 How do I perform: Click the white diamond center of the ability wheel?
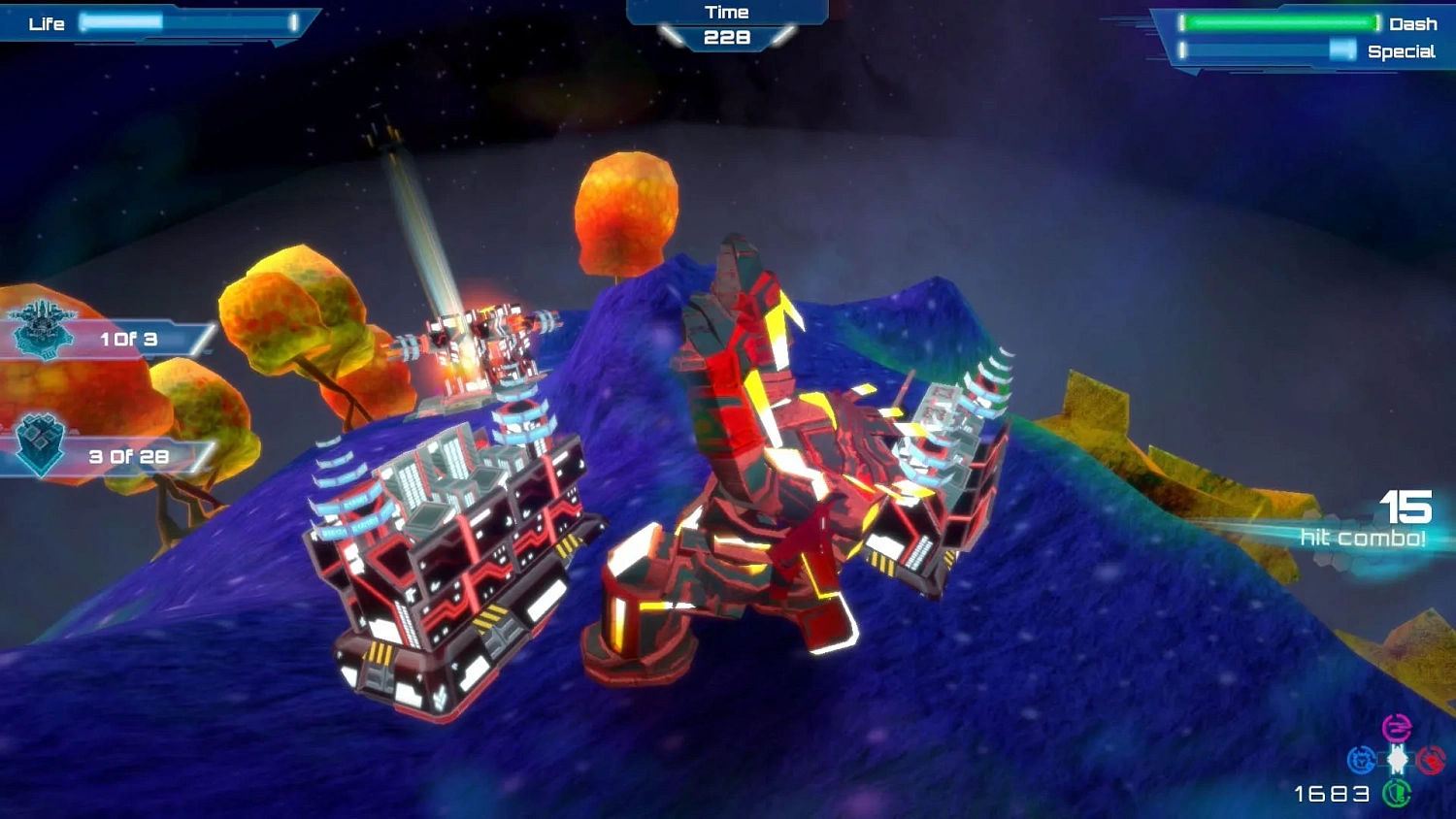(x=1397, y=759)
